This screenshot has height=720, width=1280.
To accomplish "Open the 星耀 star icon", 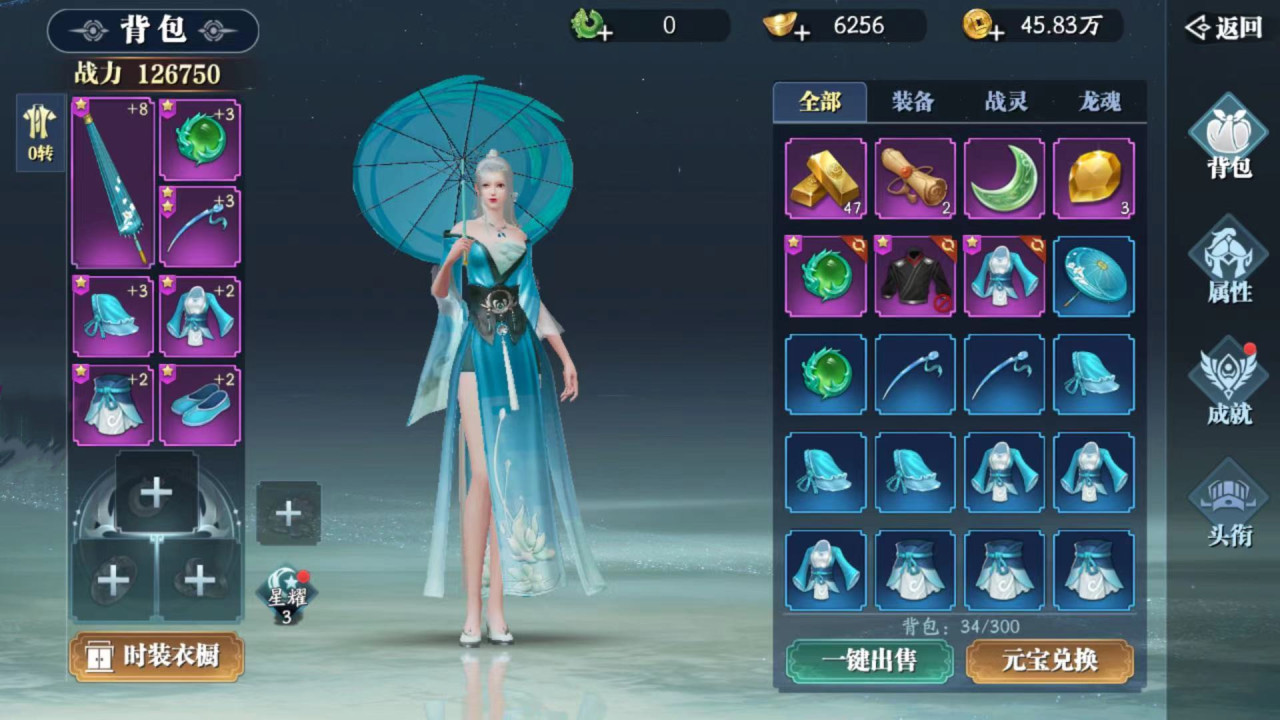I will tap(286, 597).
